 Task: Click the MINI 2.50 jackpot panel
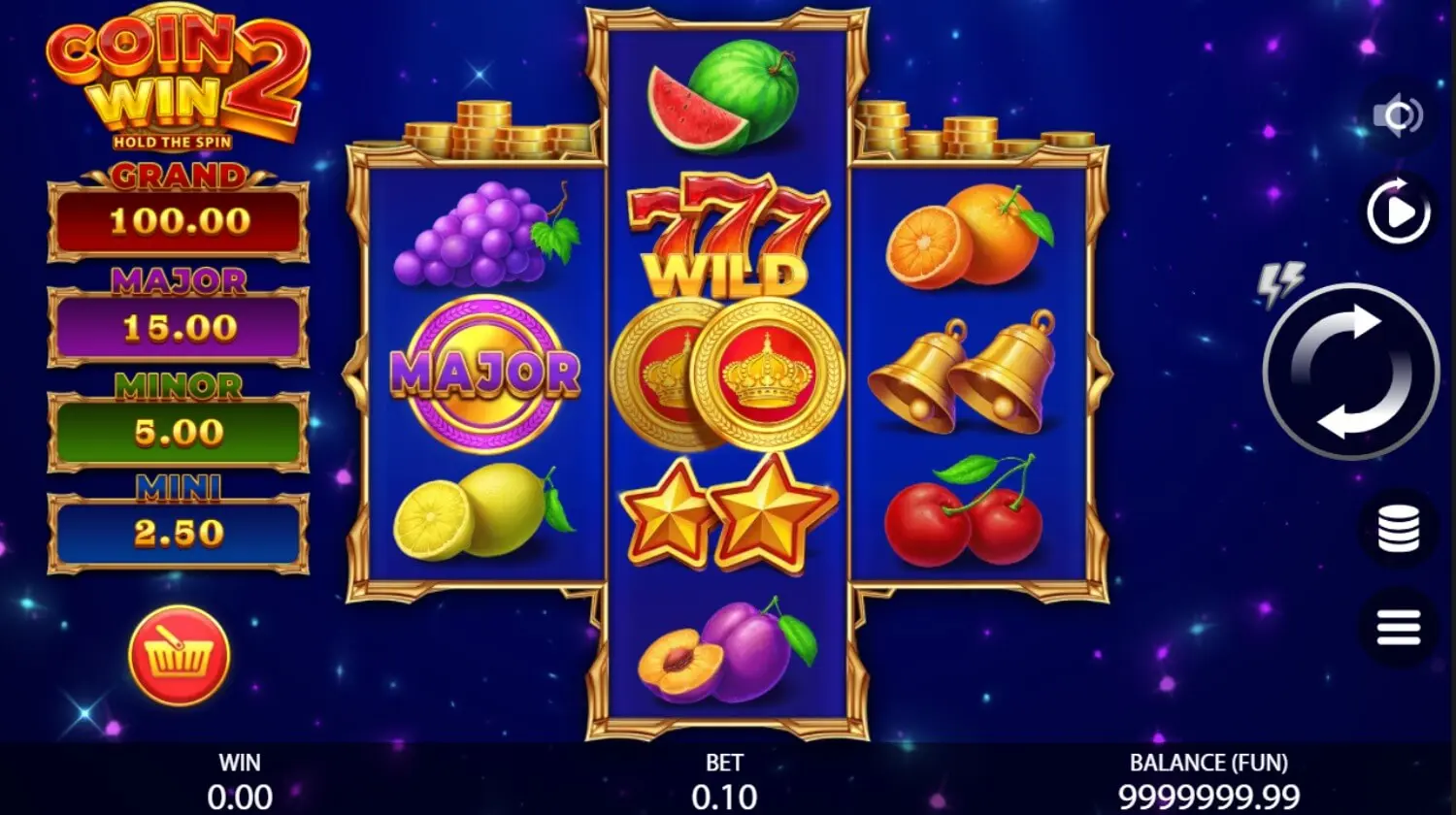pos(178,530)
